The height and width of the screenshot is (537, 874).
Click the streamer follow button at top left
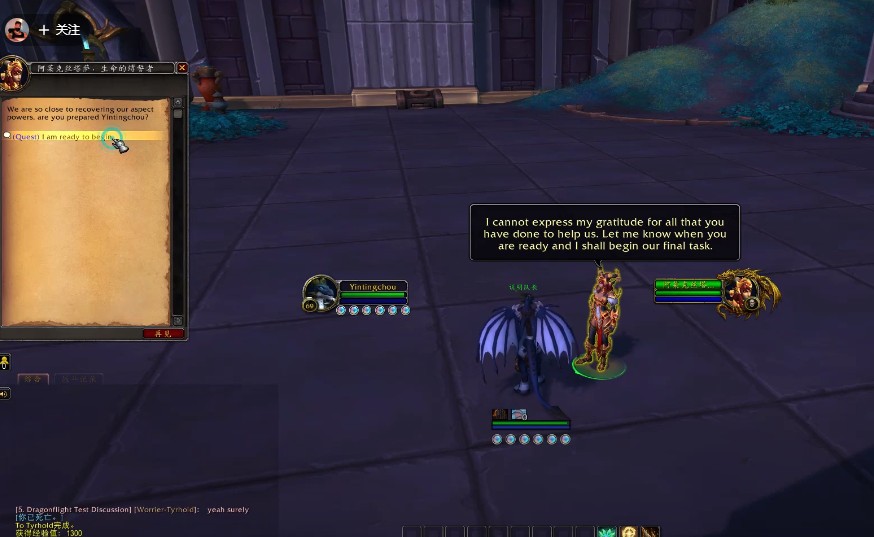[x=60, y=30]
